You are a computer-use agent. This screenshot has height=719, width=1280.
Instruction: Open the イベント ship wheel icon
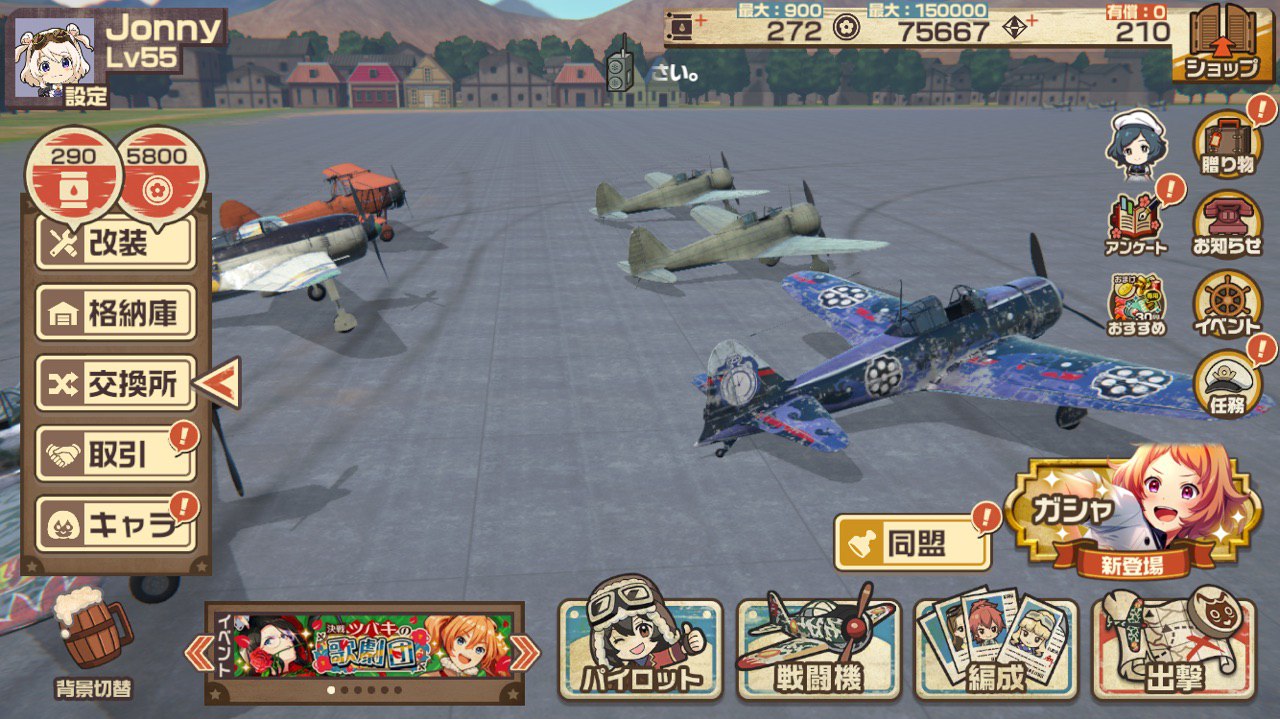1227,304
